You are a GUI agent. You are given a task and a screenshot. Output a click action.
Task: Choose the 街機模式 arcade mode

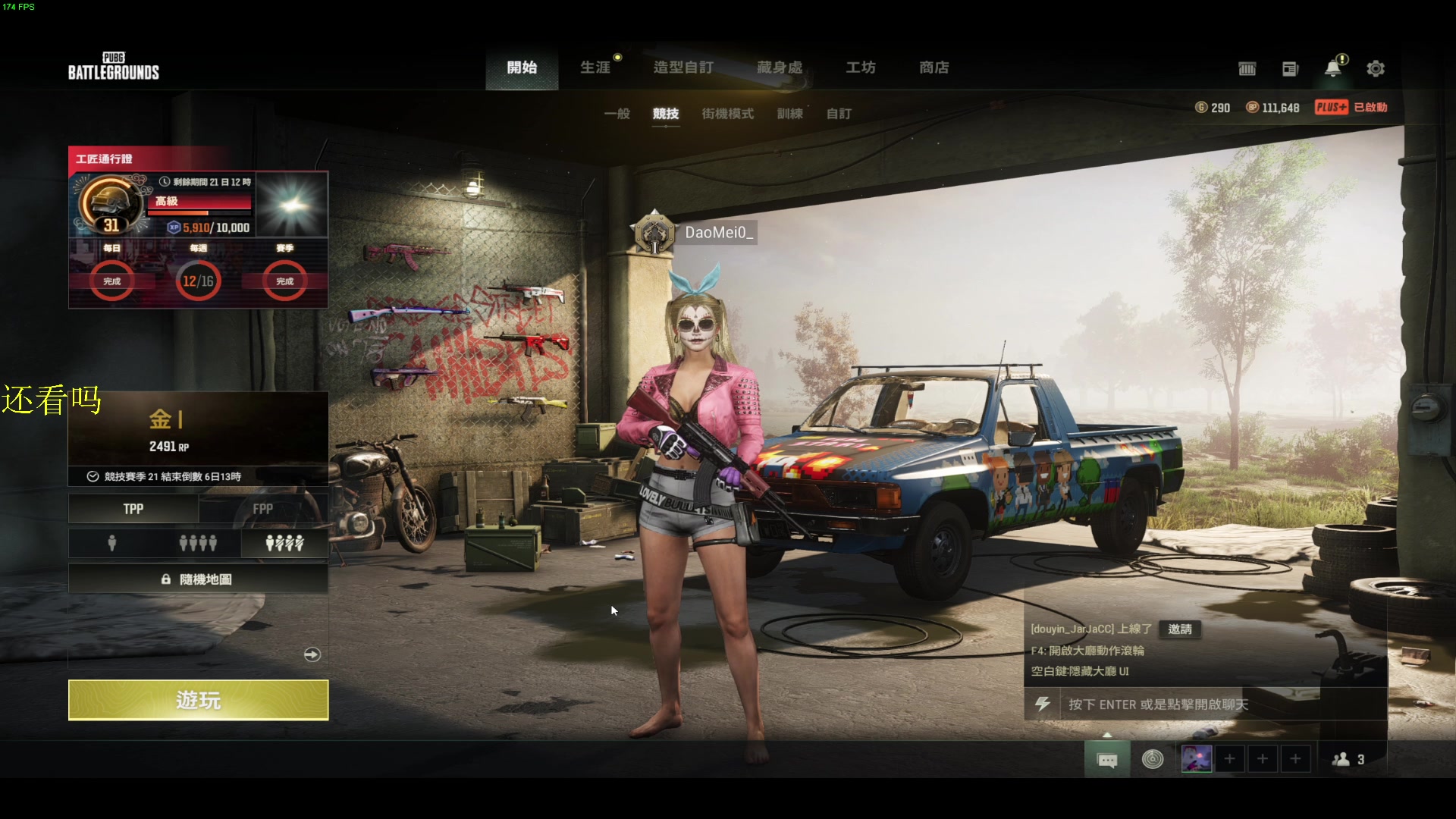click(727, 114)
